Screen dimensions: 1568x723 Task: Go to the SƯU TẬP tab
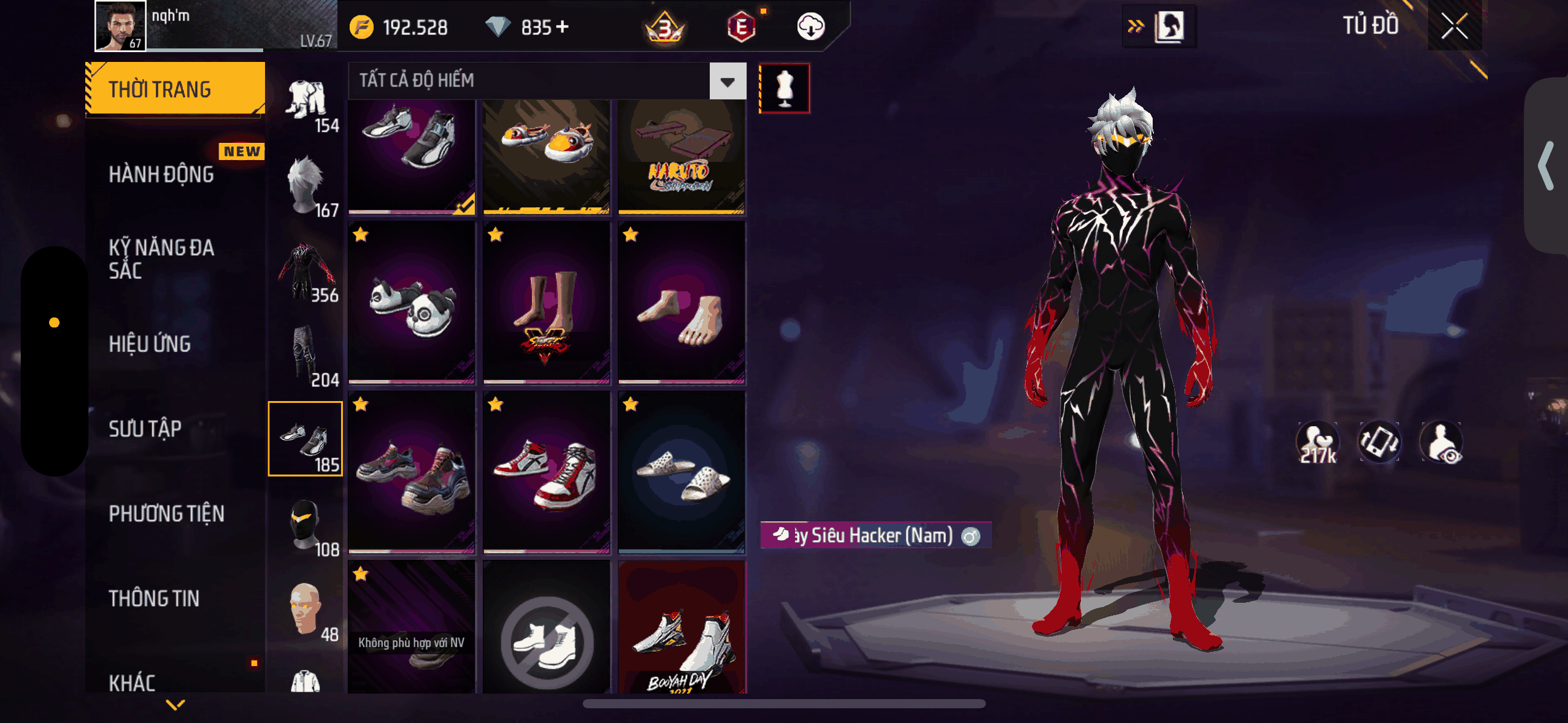point(145,429)
